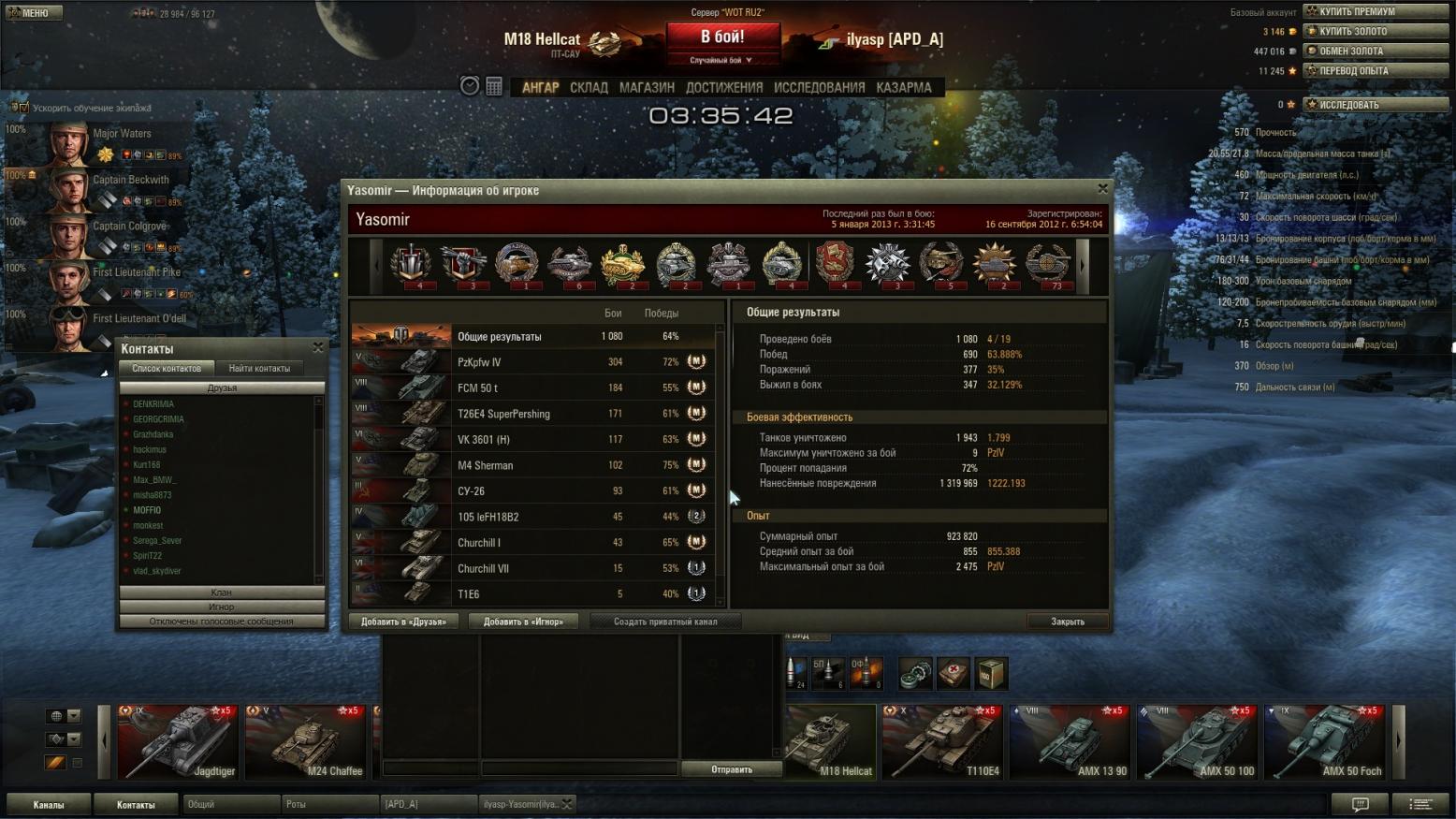Click the Купить премиум button
The width and height of the screenshot is (1456, 819).
point(1376,11)
